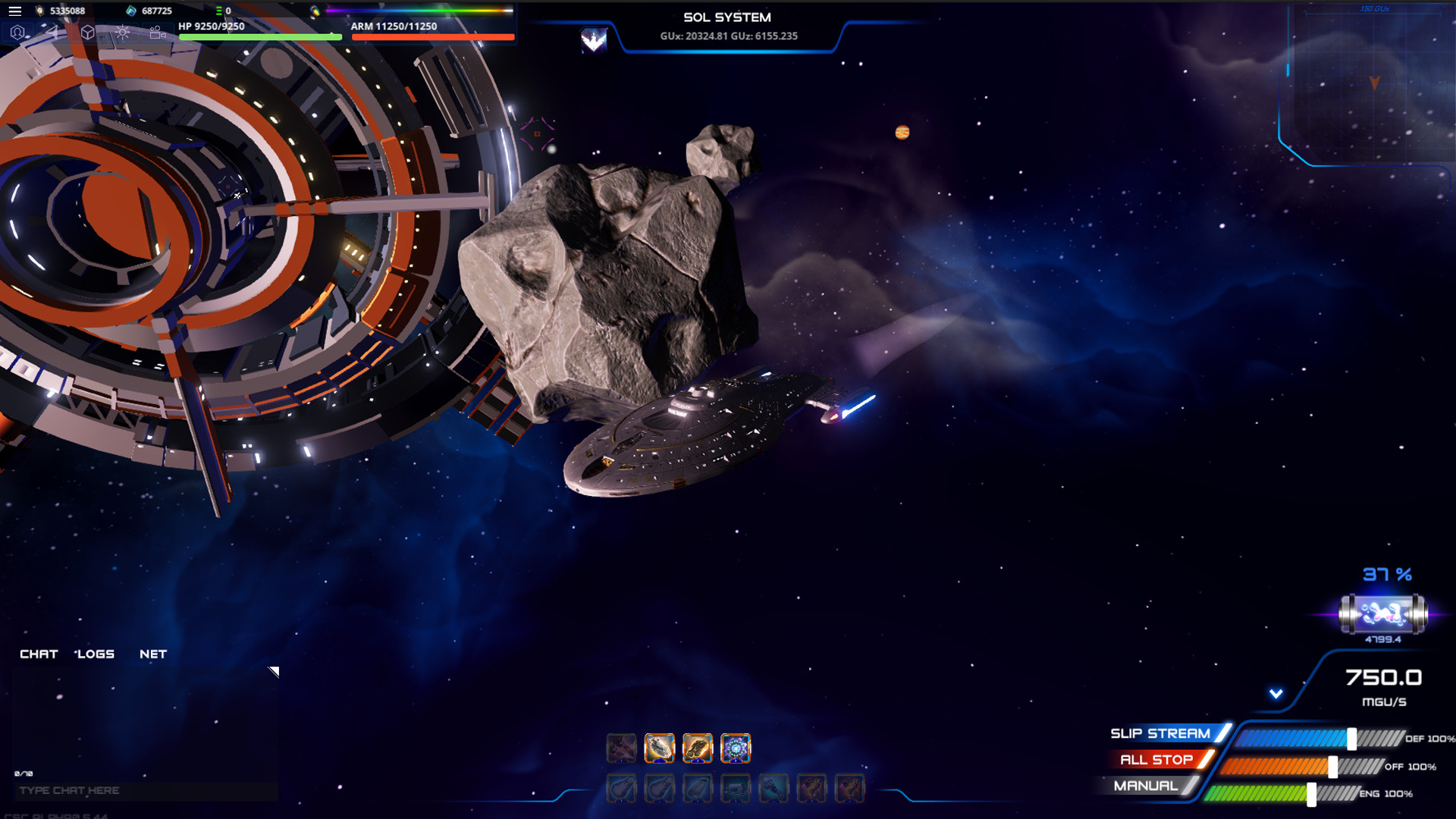Select the cube inventory icon
Screen dimensions: 1456x819
87,32
